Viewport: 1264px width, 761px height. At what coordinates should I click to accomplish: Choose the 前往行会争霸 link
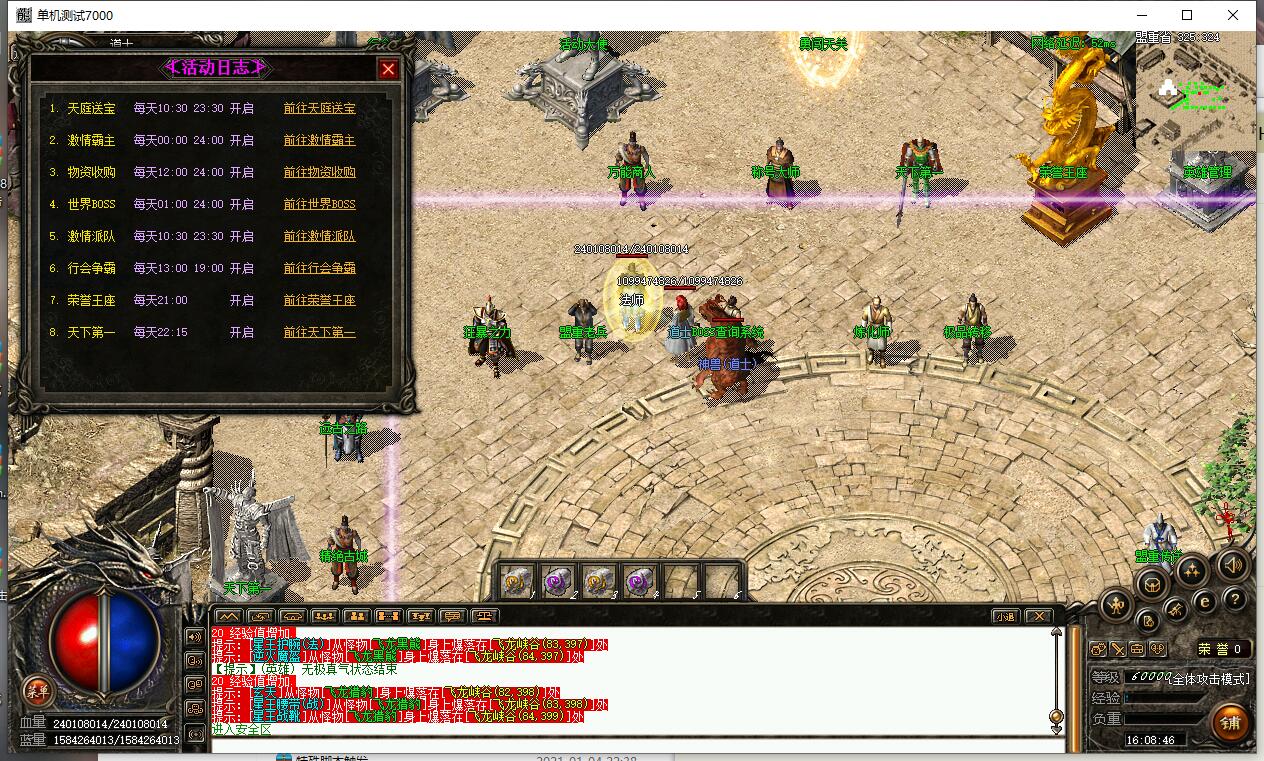[319, 268]
